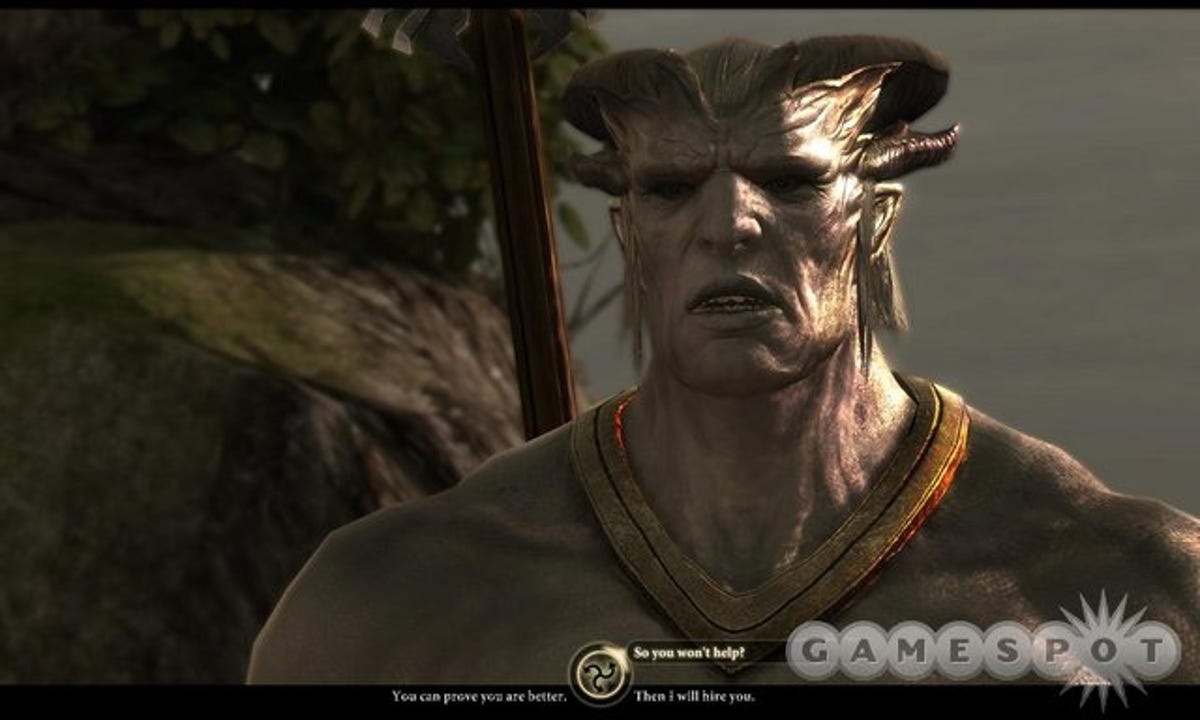Pick the "Then I will hire you." response

pos(695,695)
